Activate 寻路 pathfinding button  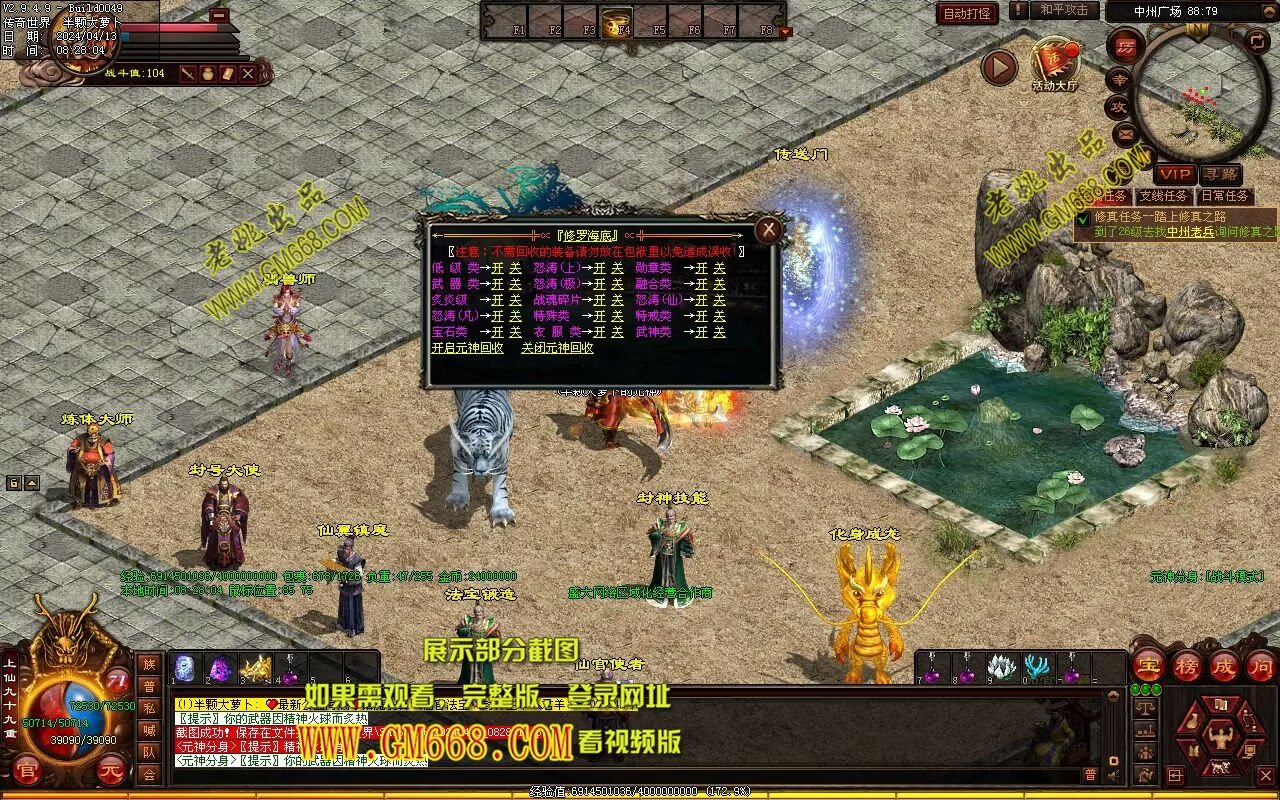tap(1219, 174)
